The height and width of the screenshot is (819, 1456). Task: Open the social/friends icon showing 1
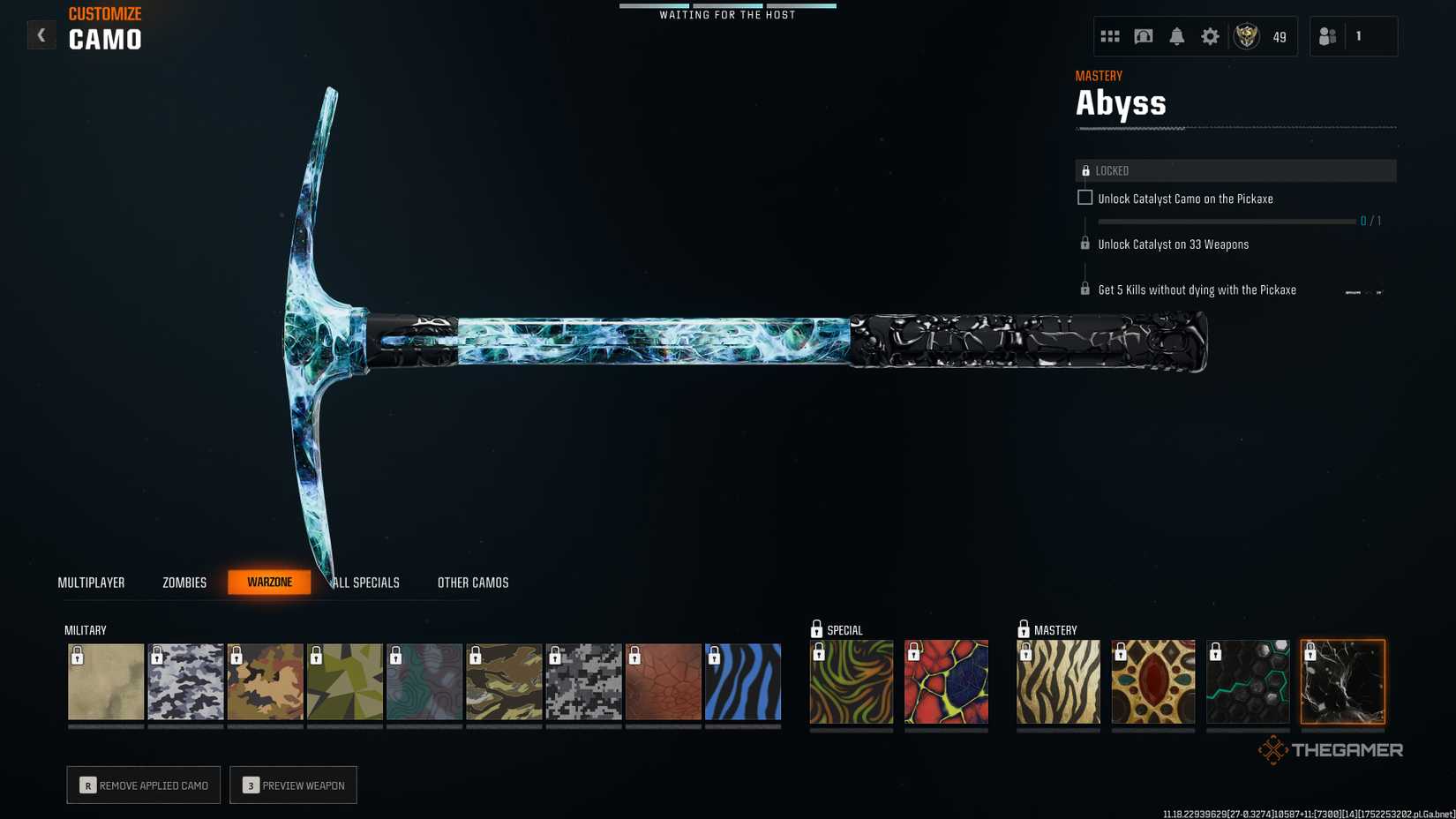(x=1328, y=36)
